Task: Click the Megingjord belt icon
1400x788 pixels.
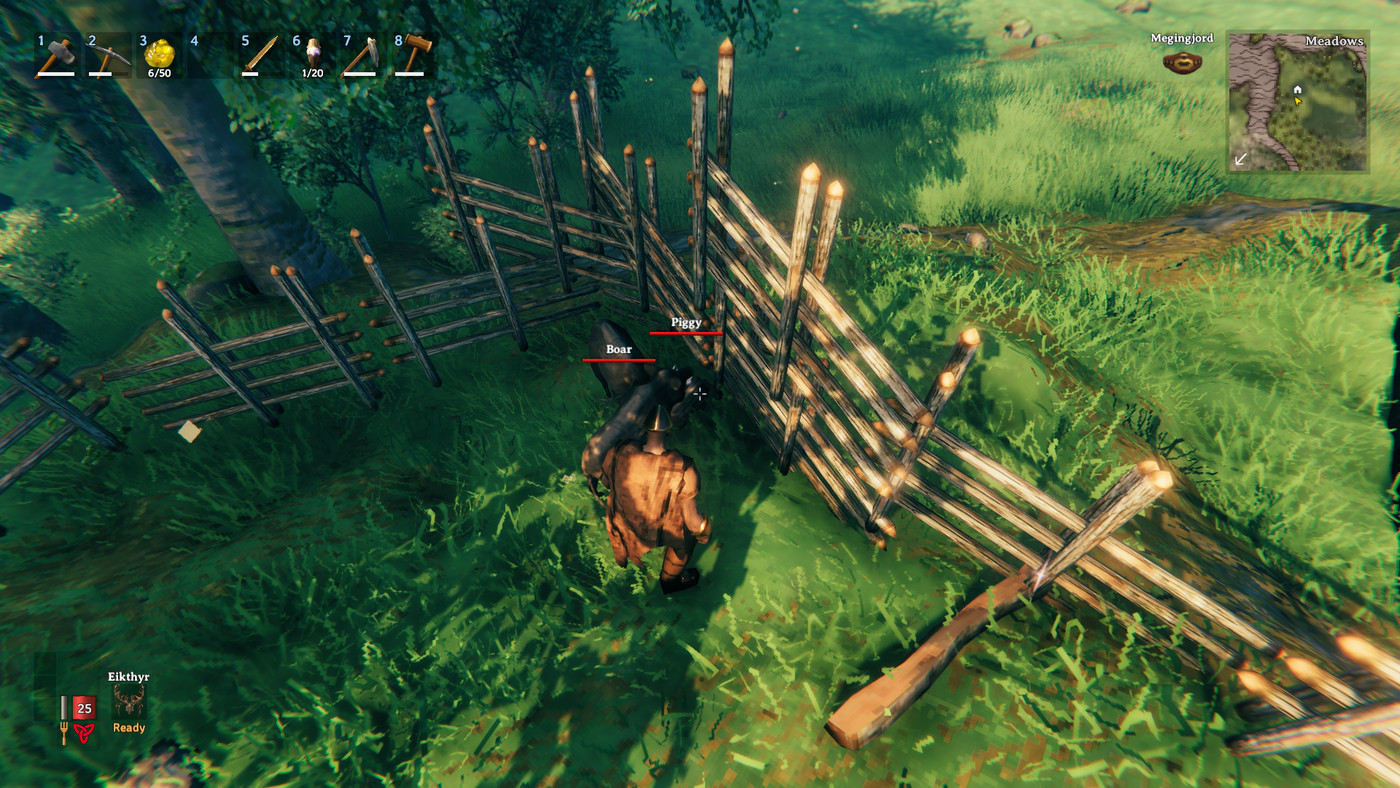Action: (x=1182, y=60)
